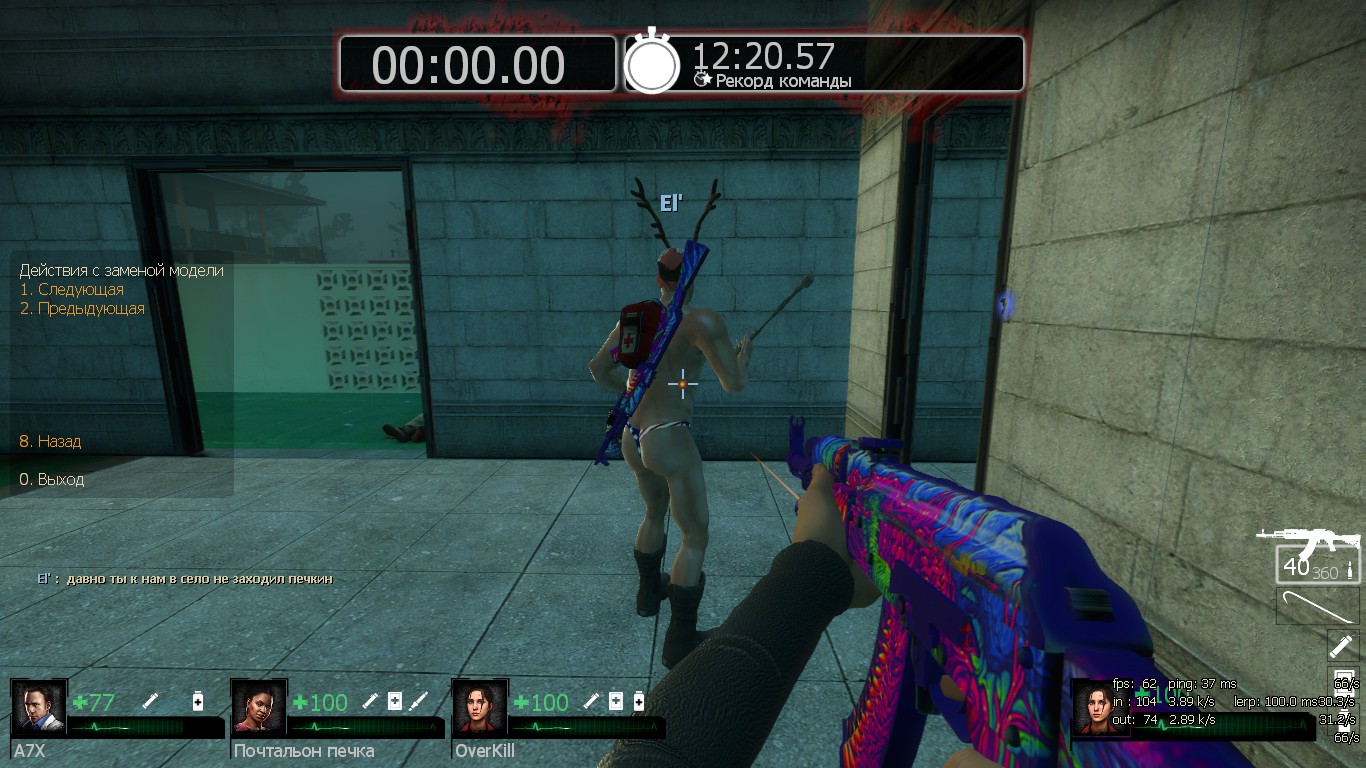
Task: Click your own survivor portrait
Action: point(1098,707)
